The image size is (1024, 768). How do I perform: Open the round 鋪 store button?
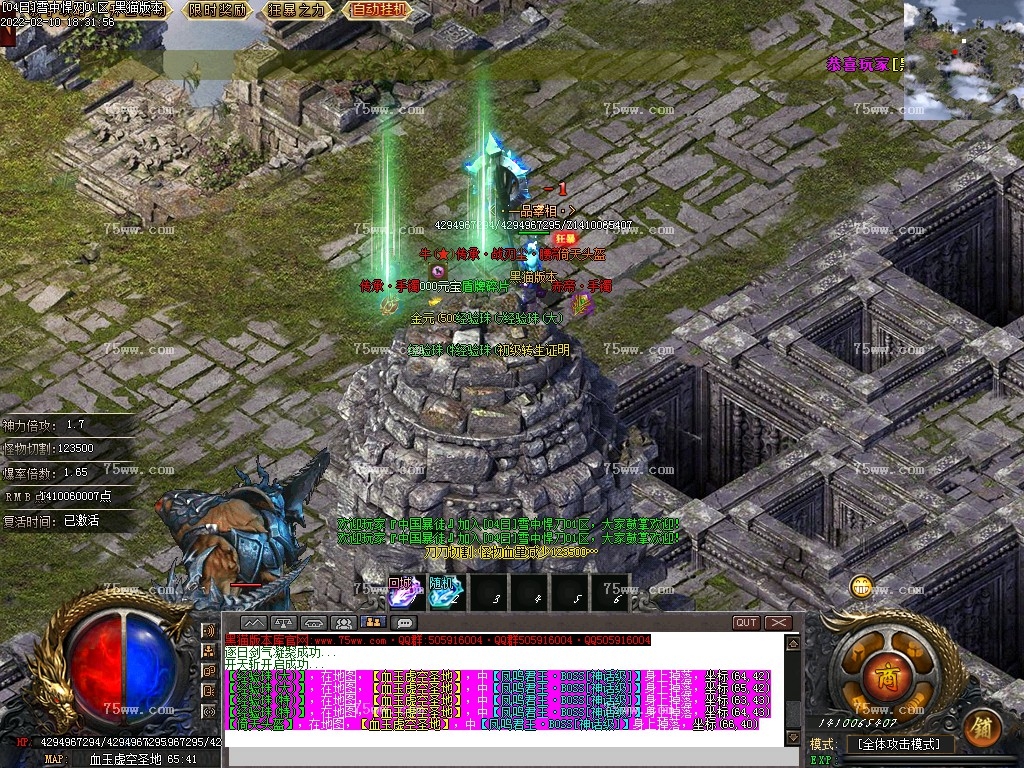(x=982, y=729)
